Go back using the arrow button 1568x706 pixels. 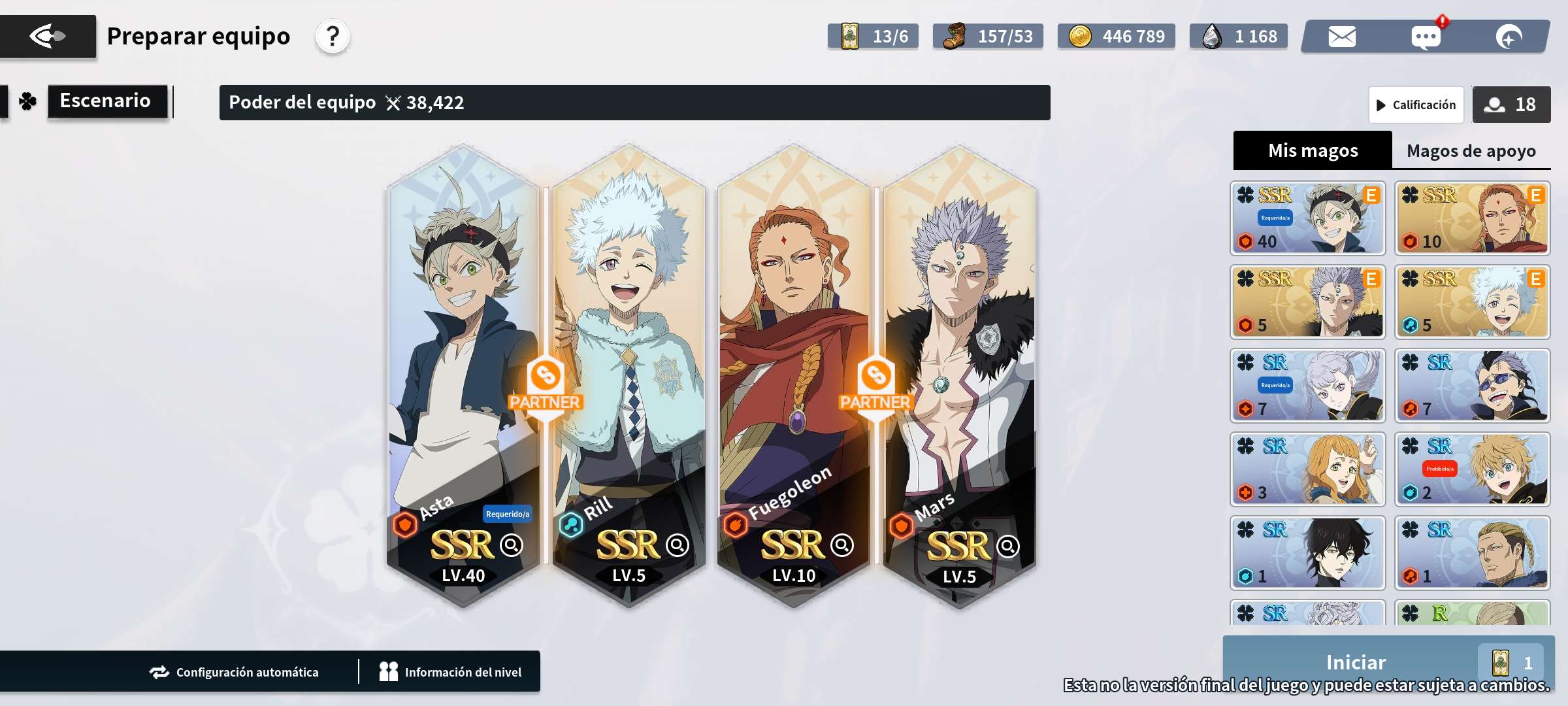pyautogui.click(x=48, y=37)
